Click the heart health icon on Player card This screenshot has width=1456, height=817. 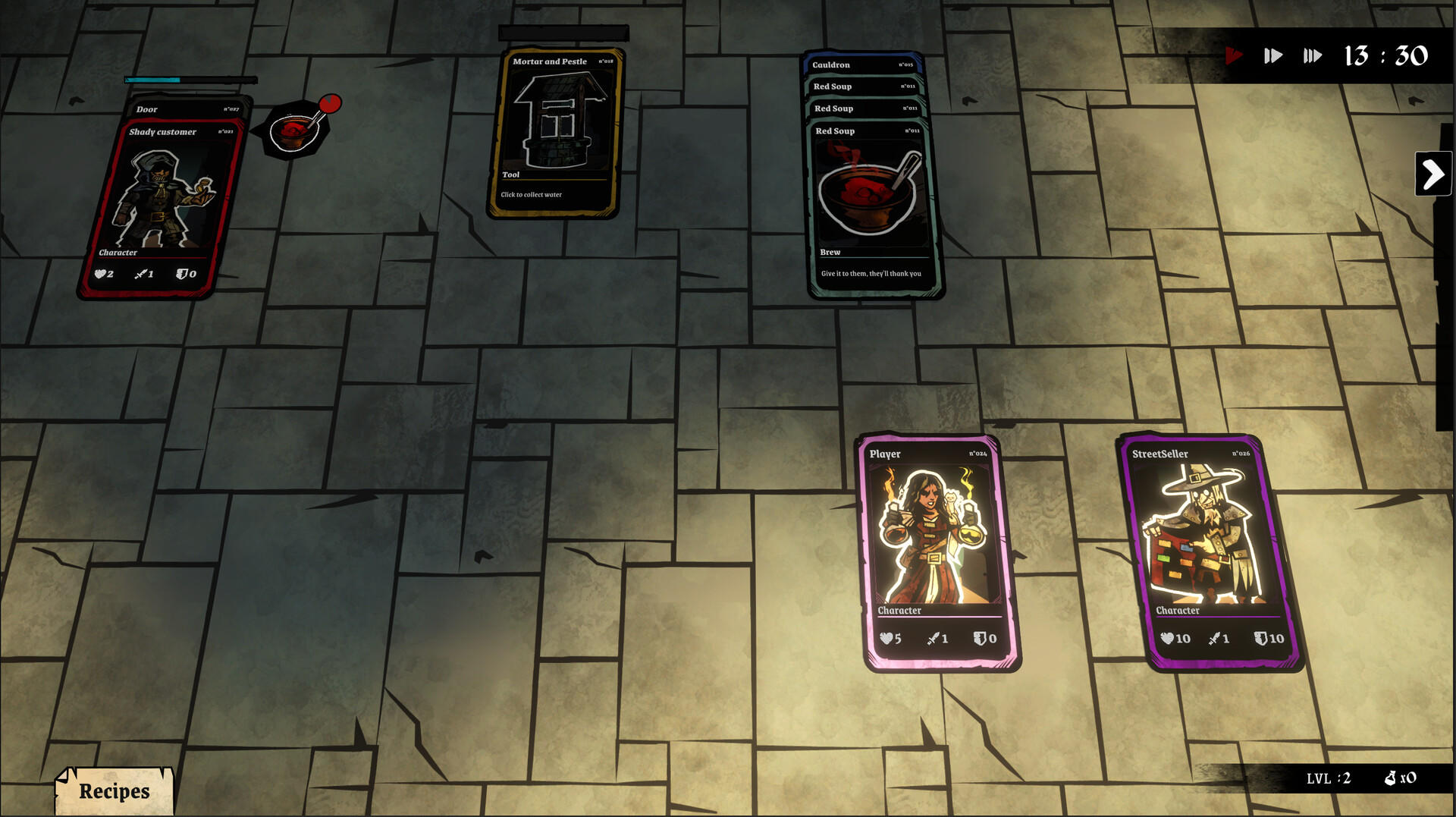(x=886, y=639)
